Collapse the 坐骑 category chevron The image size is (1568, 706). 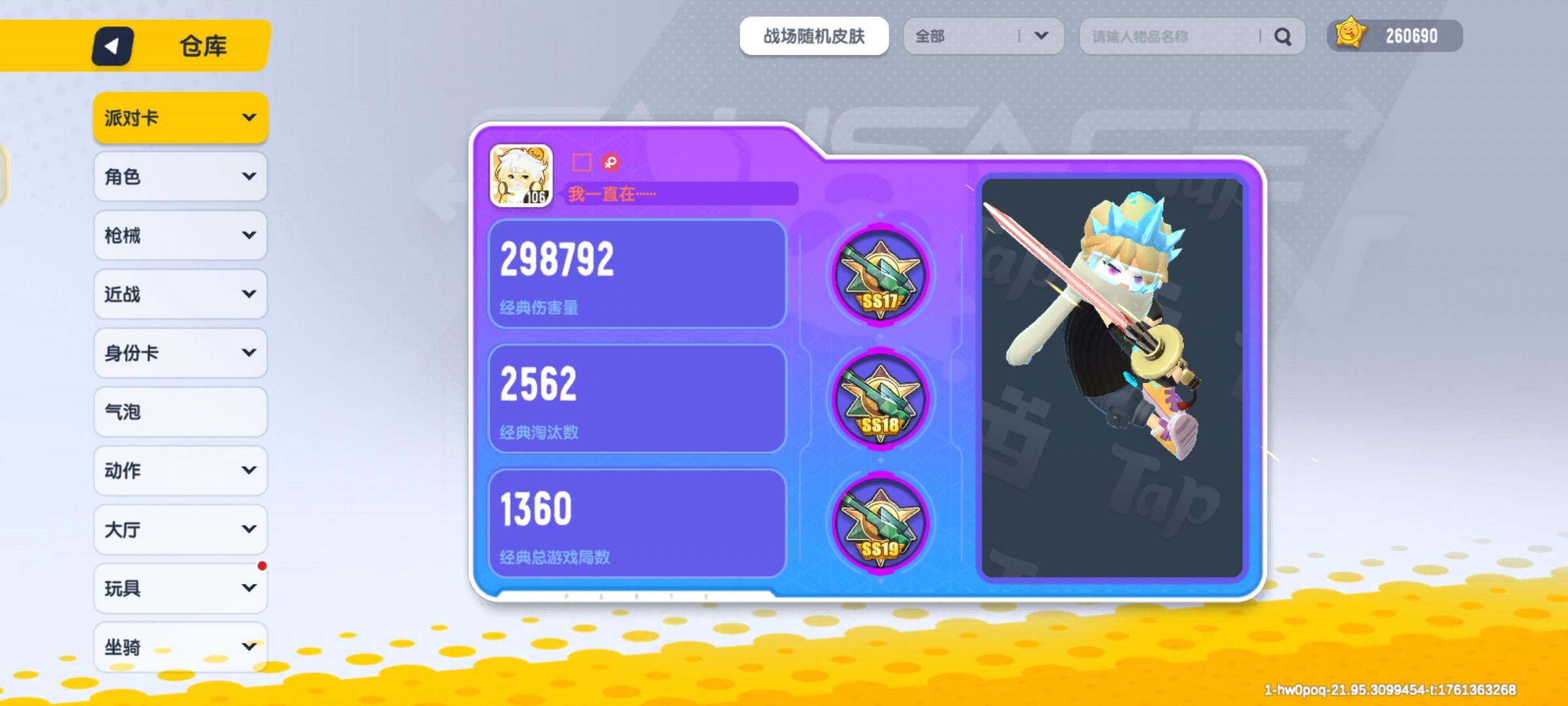tap(248, 647)
